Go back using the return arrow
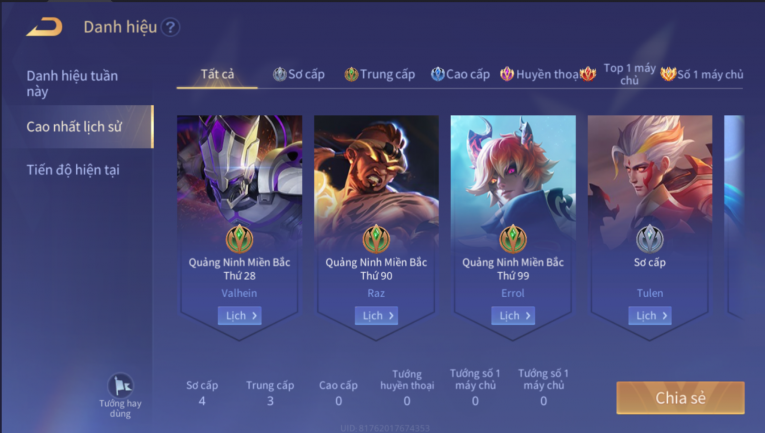 point(44,27)
